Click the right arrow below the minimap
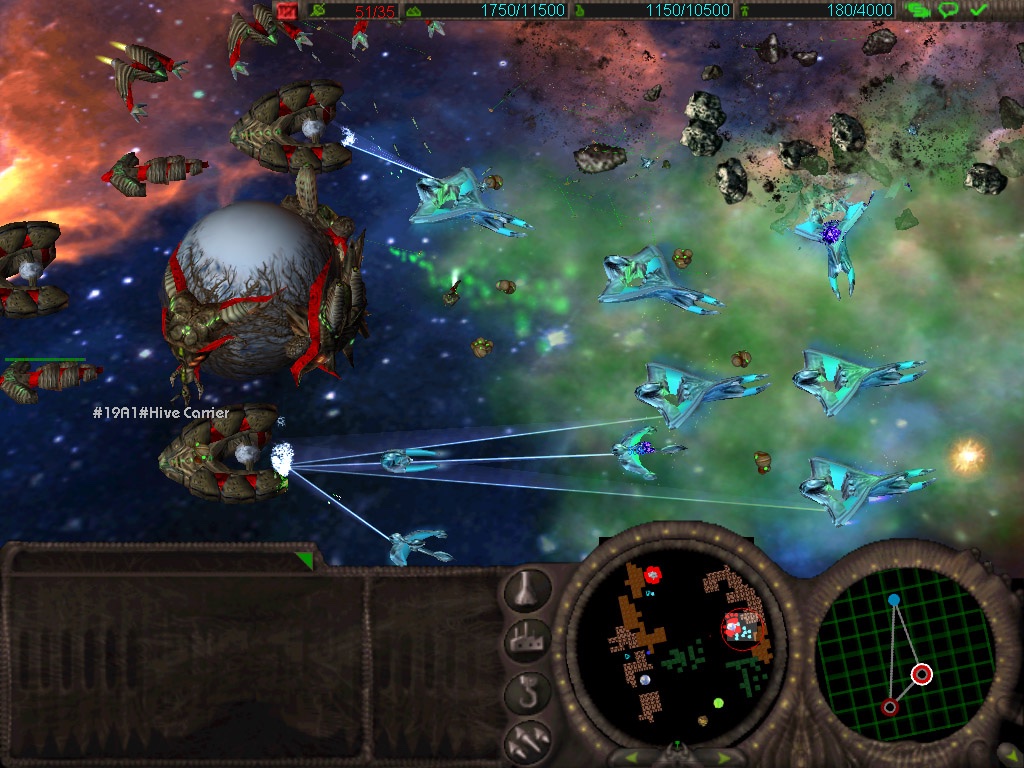Image resolution: width=1024 pixels, height=768 pixels. pyautogui.click(x=723, y=757)
